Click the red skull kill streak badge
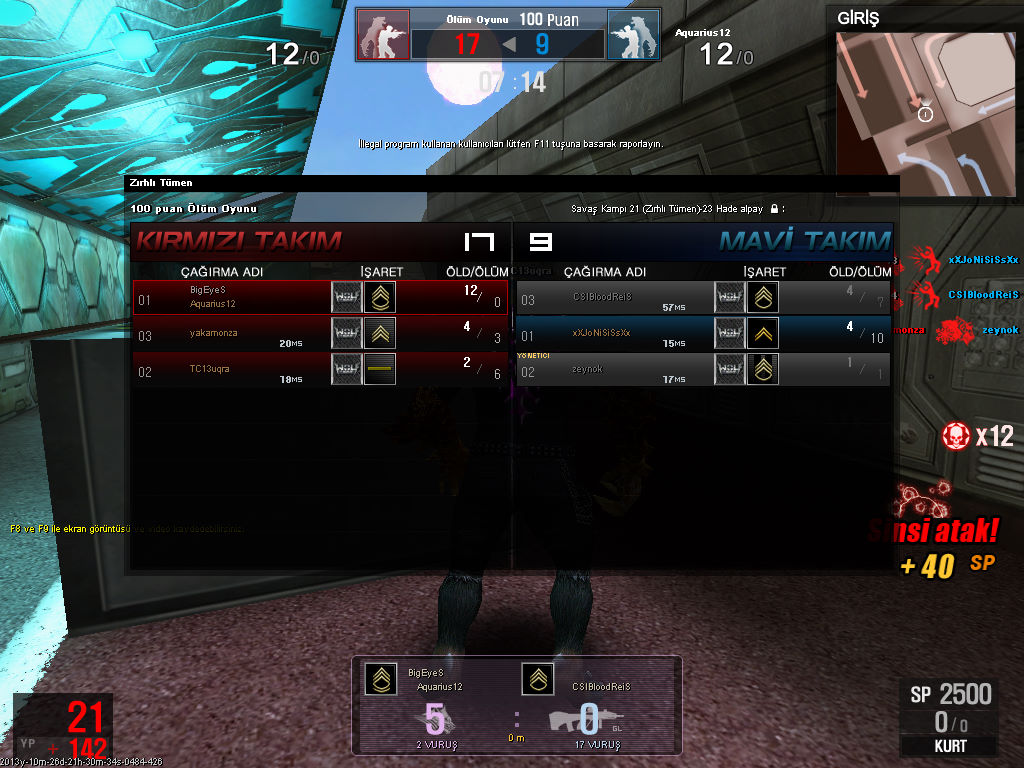This screenshot has width=1024, height=768. pyautogui.click(x=955, y=435)
